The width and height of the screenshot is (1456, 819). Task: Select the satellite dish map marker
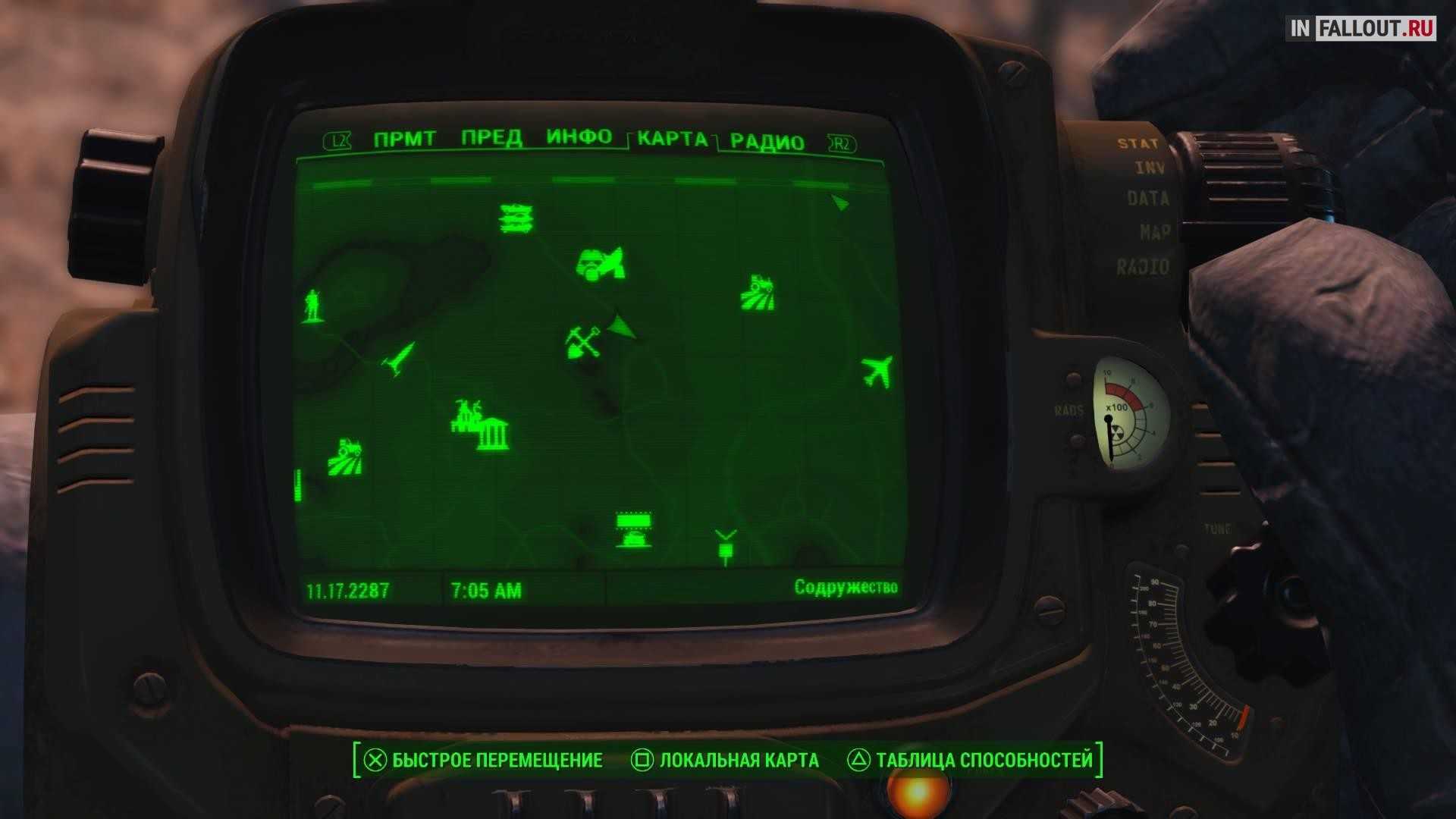(601, 265)
